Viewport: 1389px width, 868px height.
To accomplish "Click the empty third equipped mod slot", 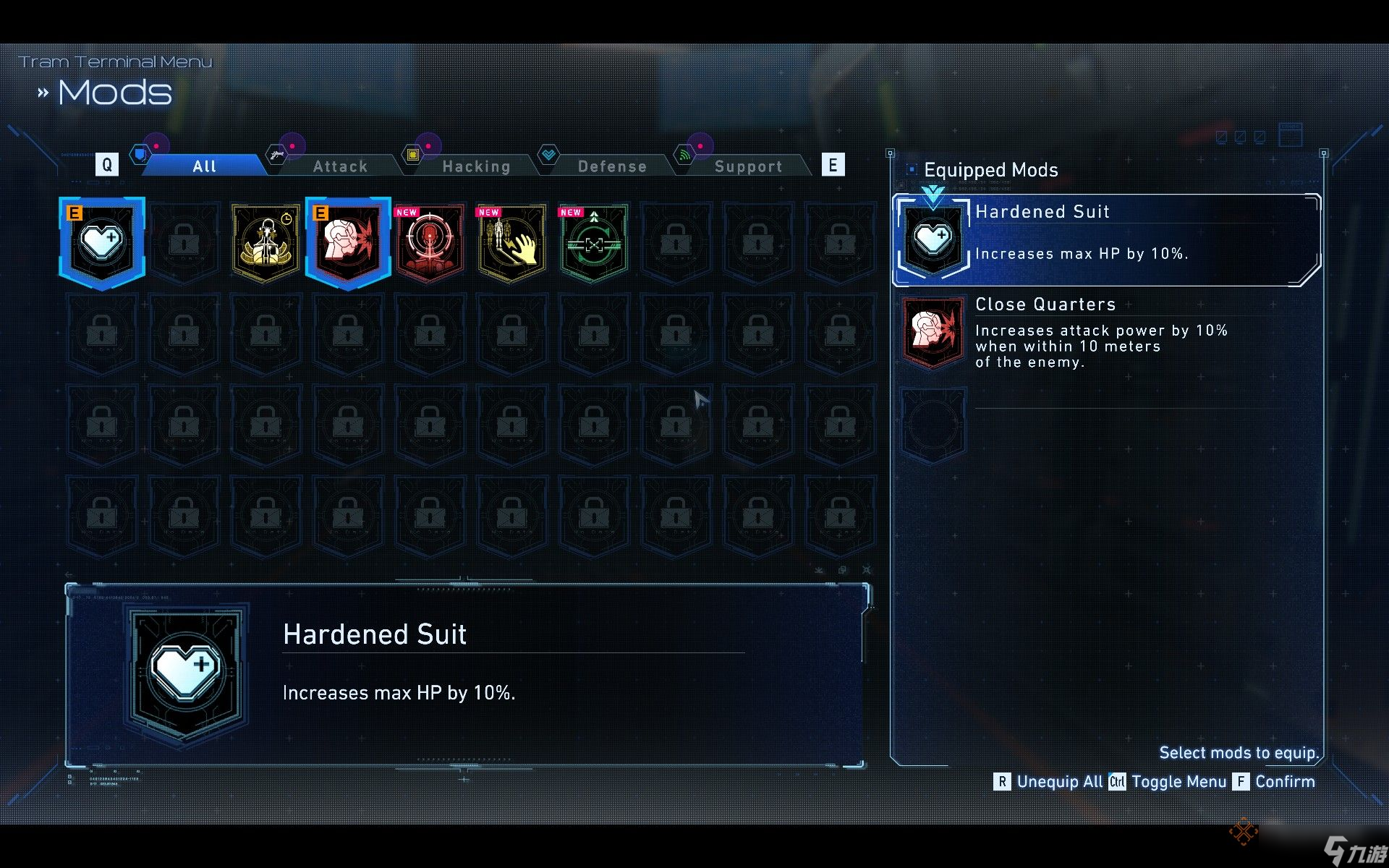I will 933,425.
